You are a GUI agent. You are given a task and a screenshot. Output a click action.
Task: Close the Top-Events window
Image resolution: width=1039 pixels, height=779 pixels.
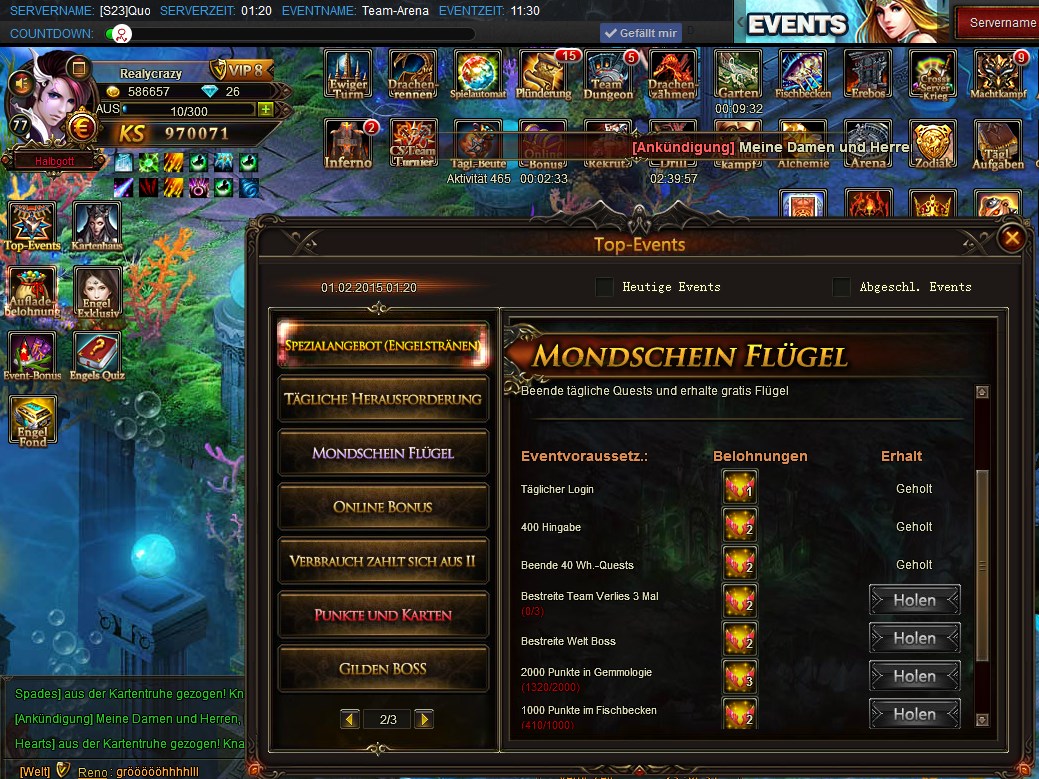(1012, 238)
